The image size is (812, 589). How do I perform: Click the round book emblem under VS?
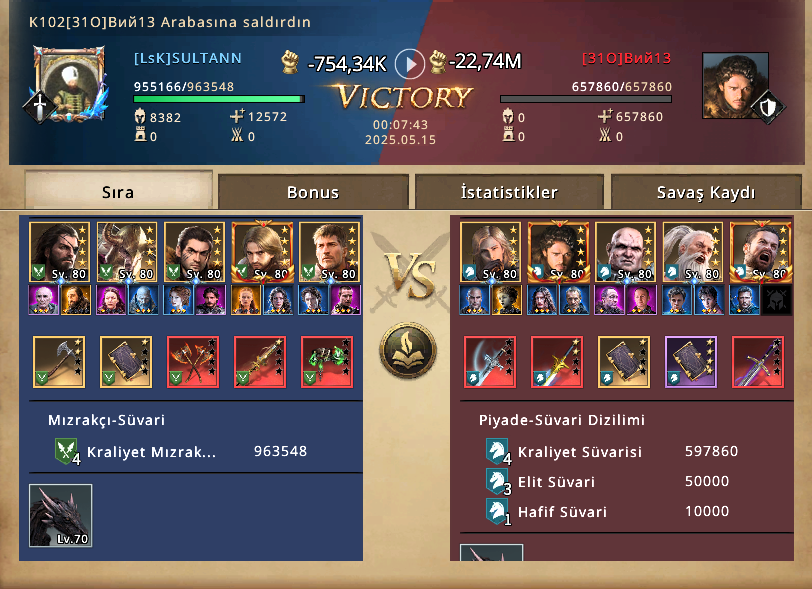(406, 350)
